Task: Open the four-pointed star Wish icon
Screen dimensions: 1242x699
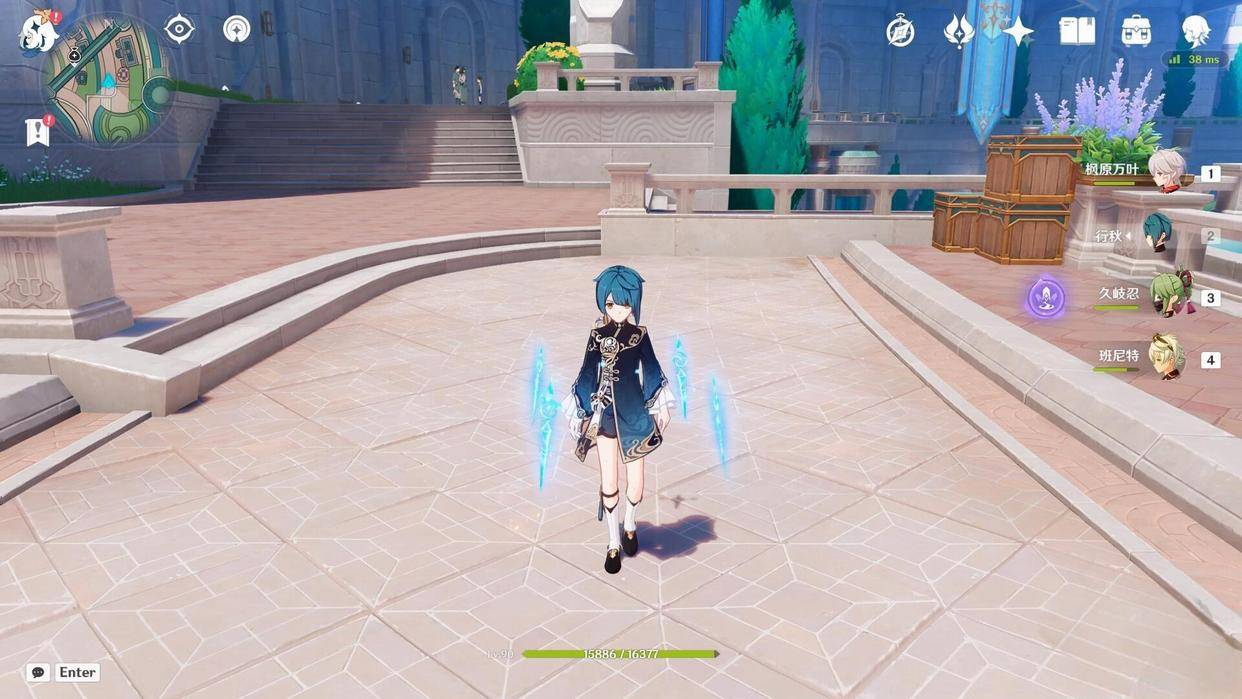Action: click(x=1018, y=32)
